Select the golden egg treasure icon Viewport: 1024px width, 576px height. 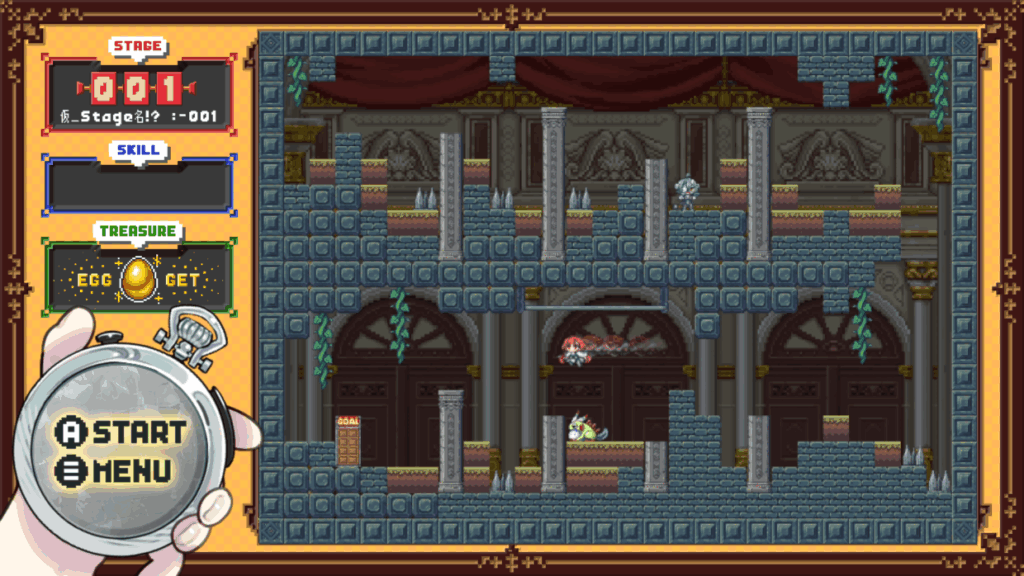(137, 281)
